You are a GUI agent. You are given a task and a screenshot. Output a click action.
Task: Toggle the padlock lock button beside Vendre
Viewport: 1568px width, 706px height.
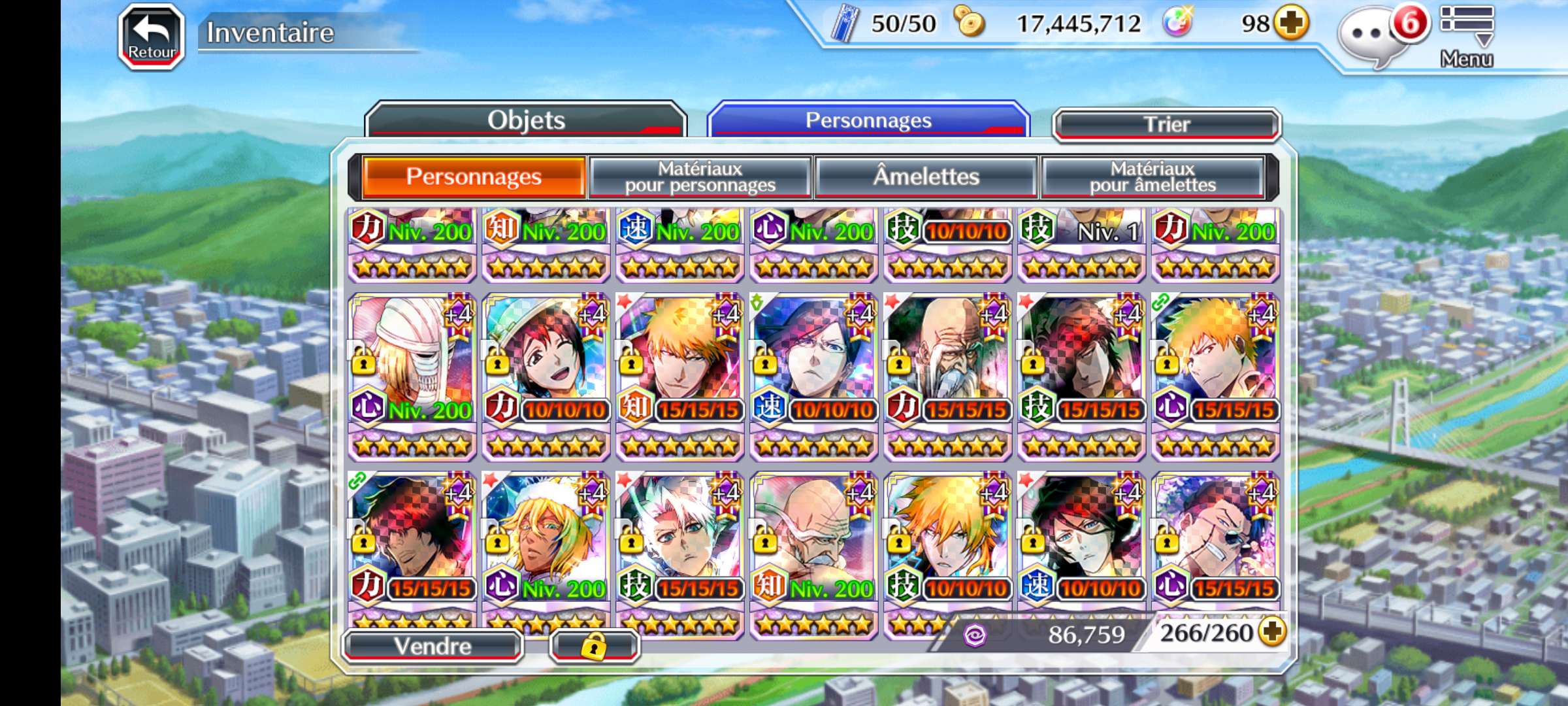tap(594, 647)
